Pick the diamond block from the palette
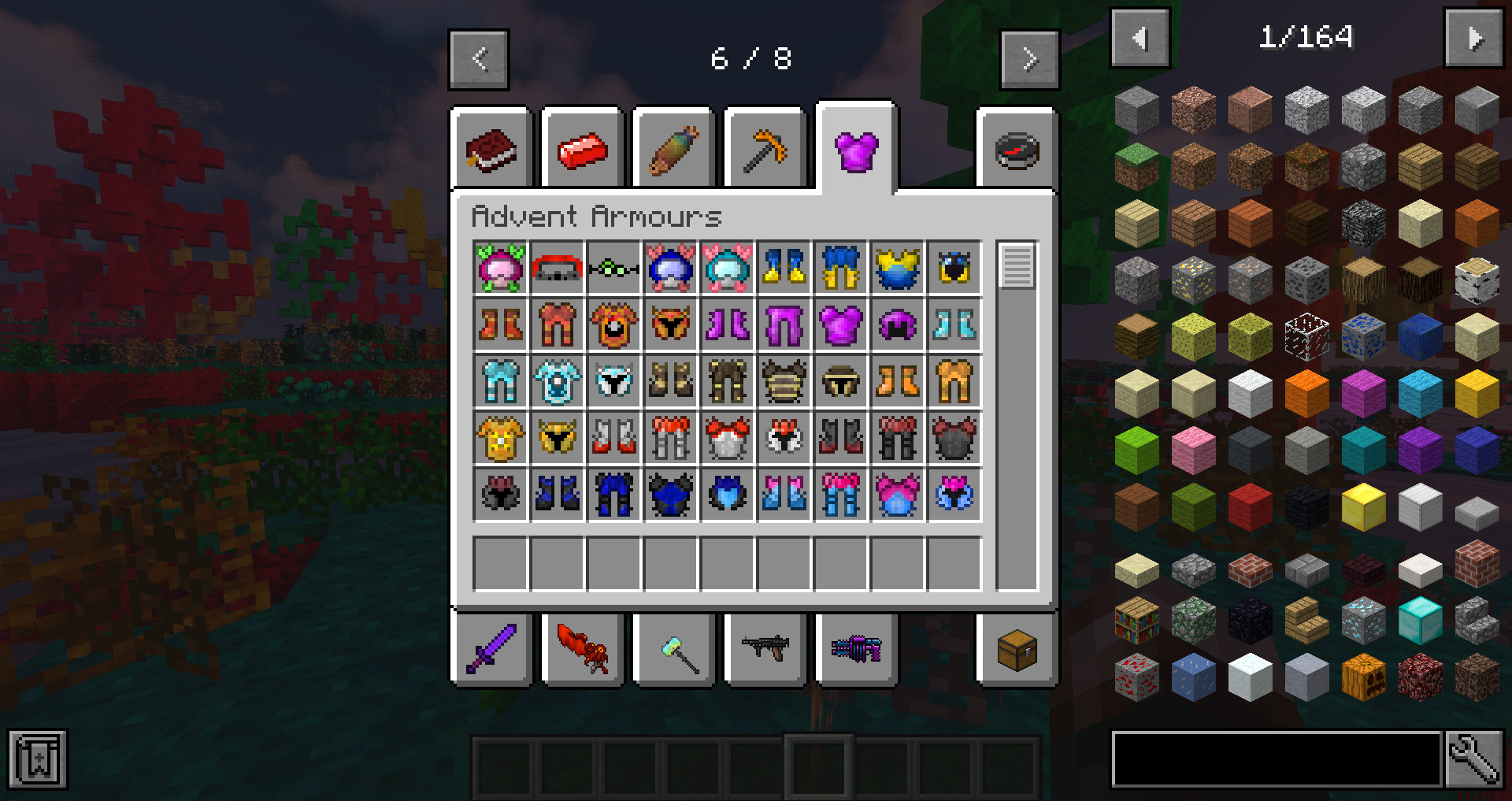The image size is (1512, 801). [x=1418, y=620]
